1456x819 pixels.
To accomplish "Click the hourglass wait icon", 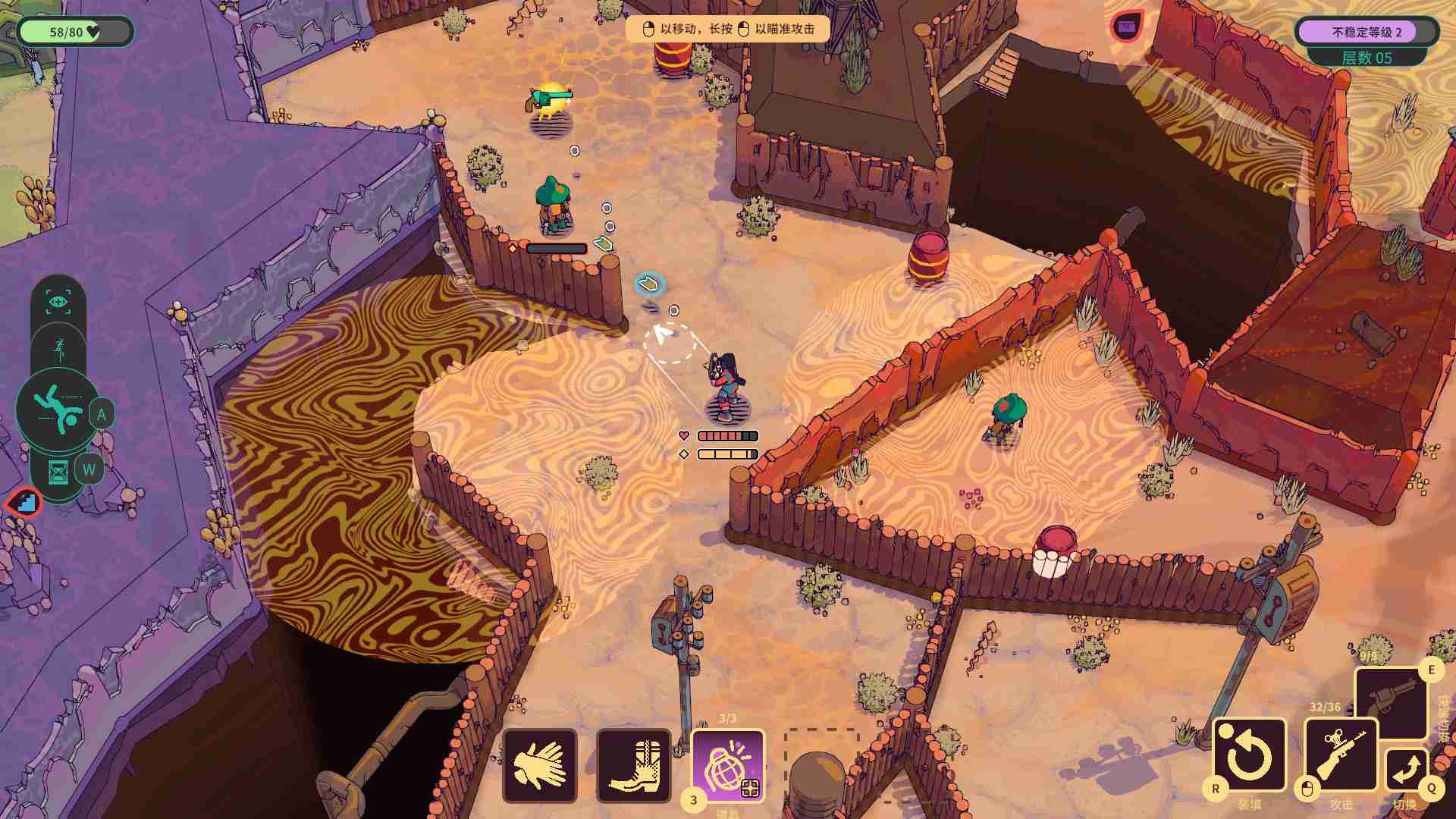I will [x=58, y=472].
